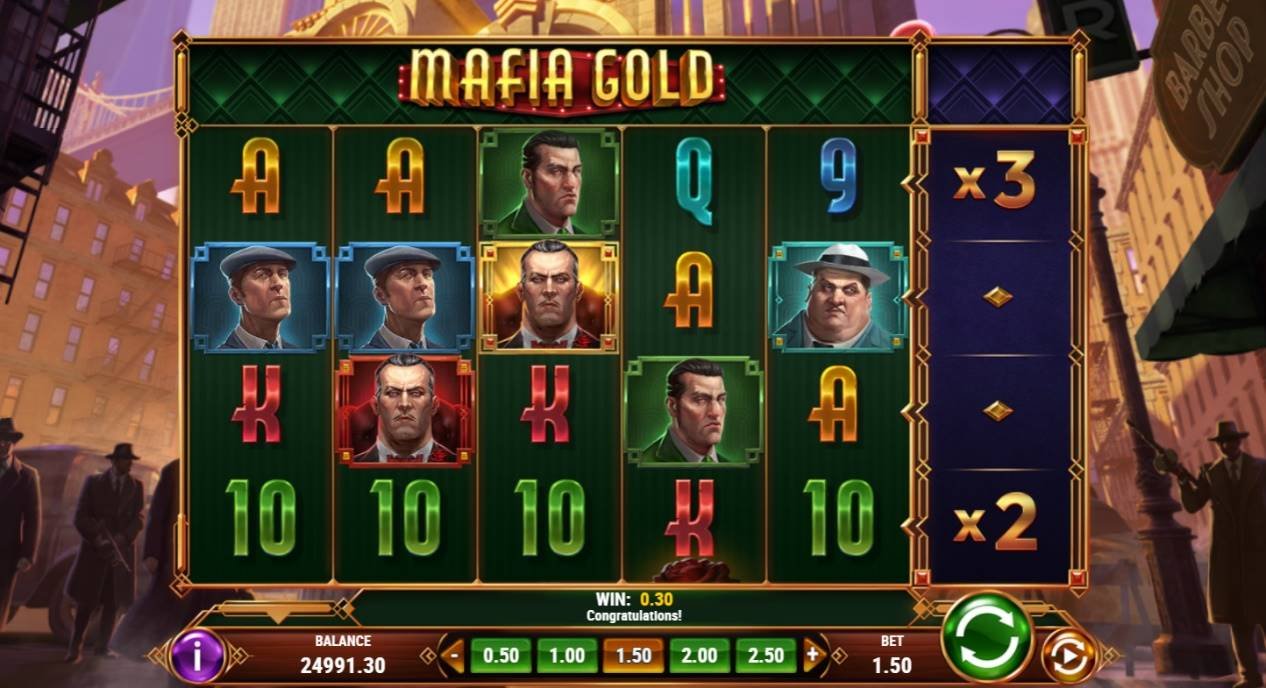Screen dimensions: 1266x688
Task: Set the bet to 2.00
Action: coord(699,656)
